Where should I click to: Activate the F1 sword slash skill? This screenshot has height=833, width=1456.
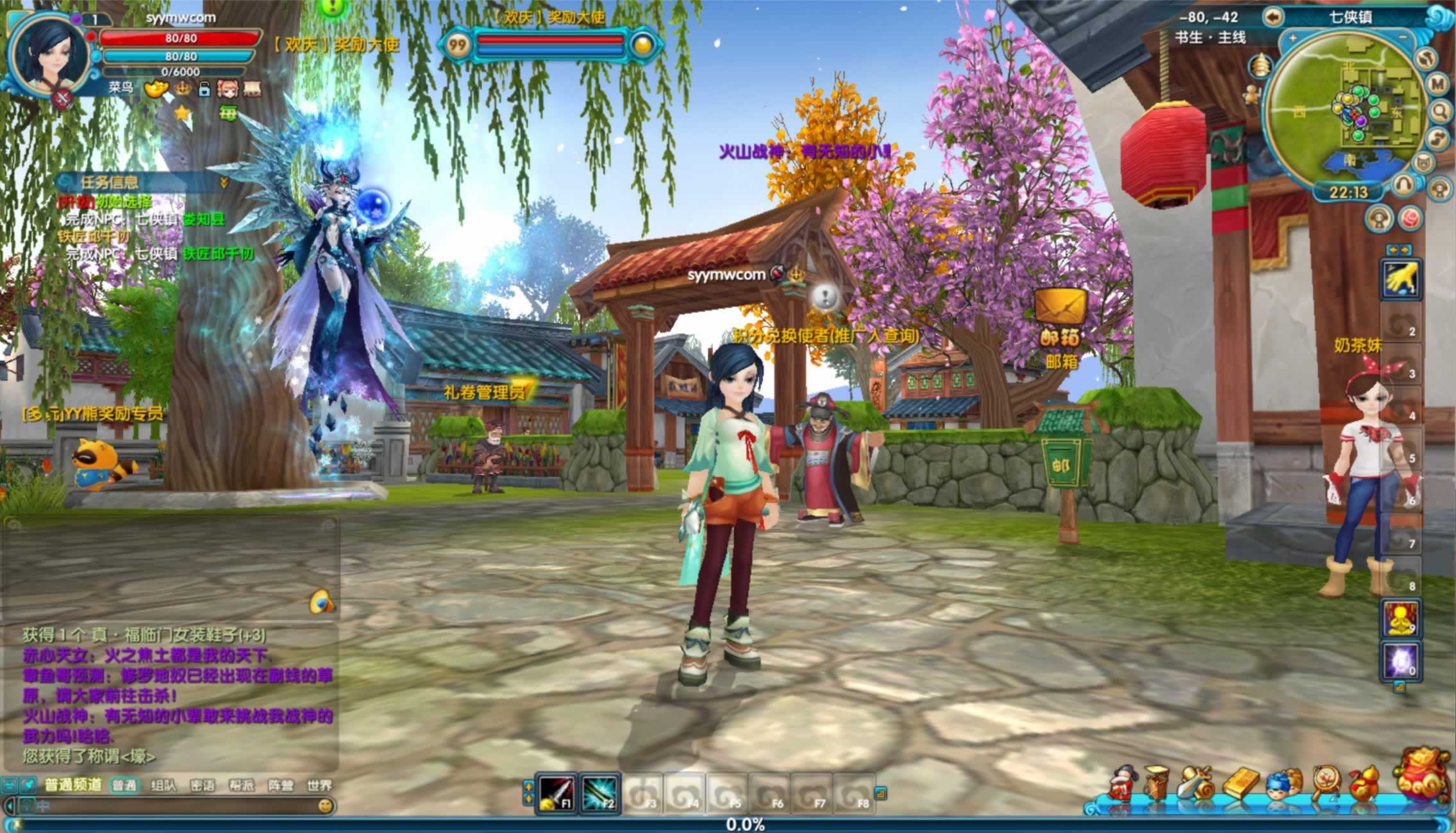(556, 794)
